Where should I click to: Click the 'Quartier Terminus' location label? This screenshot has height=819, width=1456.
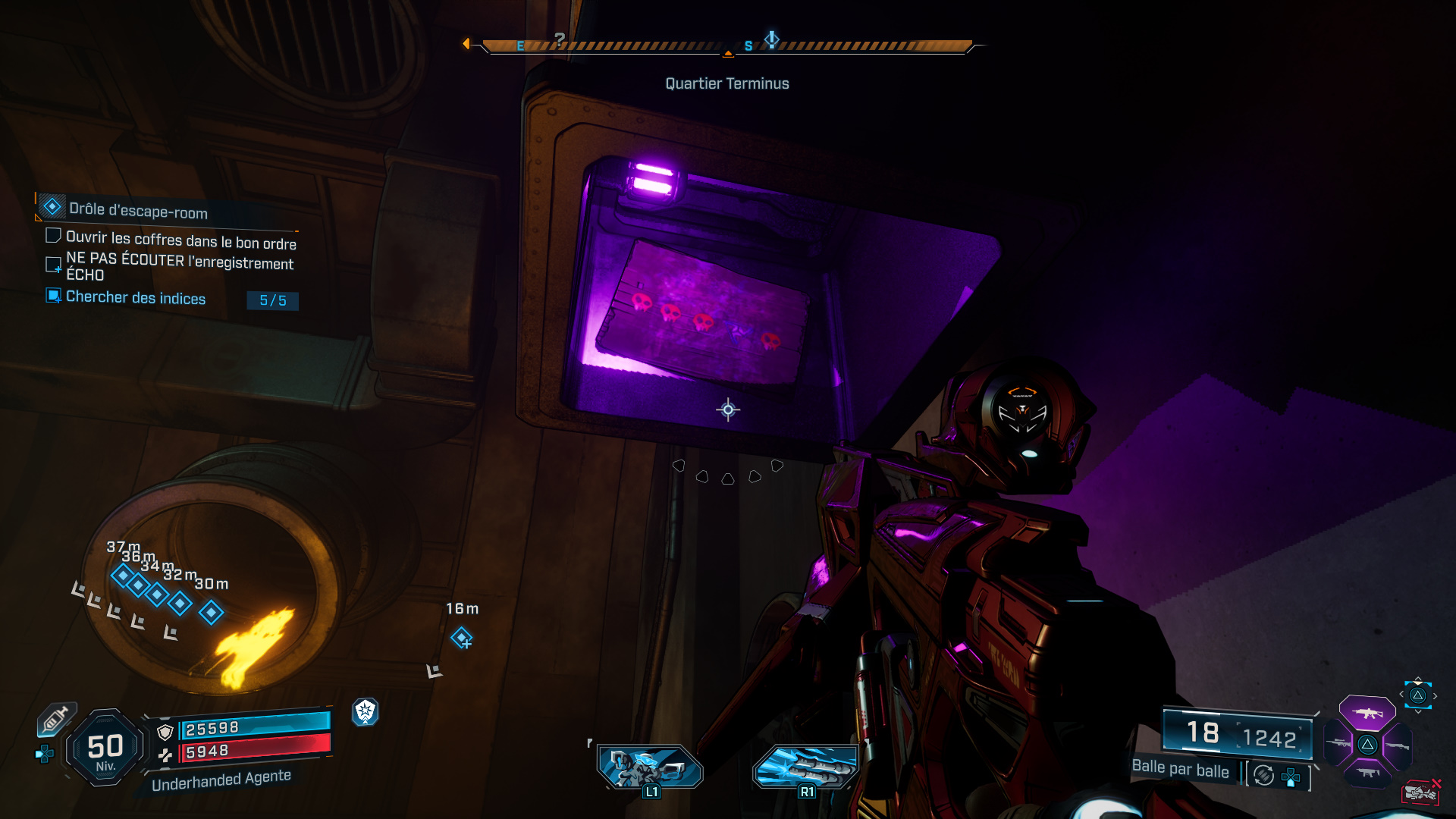(x=726, y=83)
